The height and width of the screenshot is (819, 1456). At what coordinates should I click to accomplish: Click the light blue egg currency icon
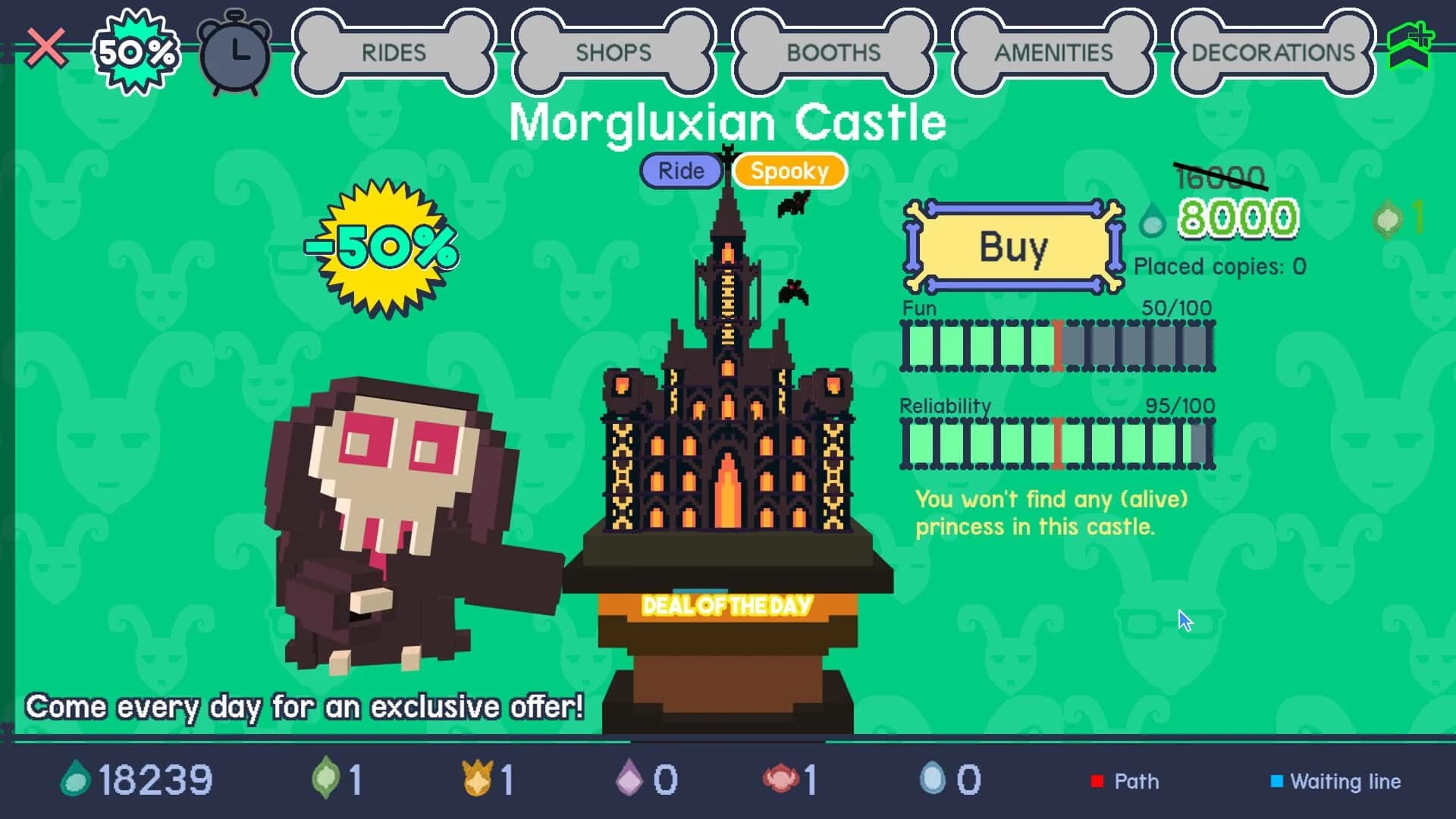937,778
